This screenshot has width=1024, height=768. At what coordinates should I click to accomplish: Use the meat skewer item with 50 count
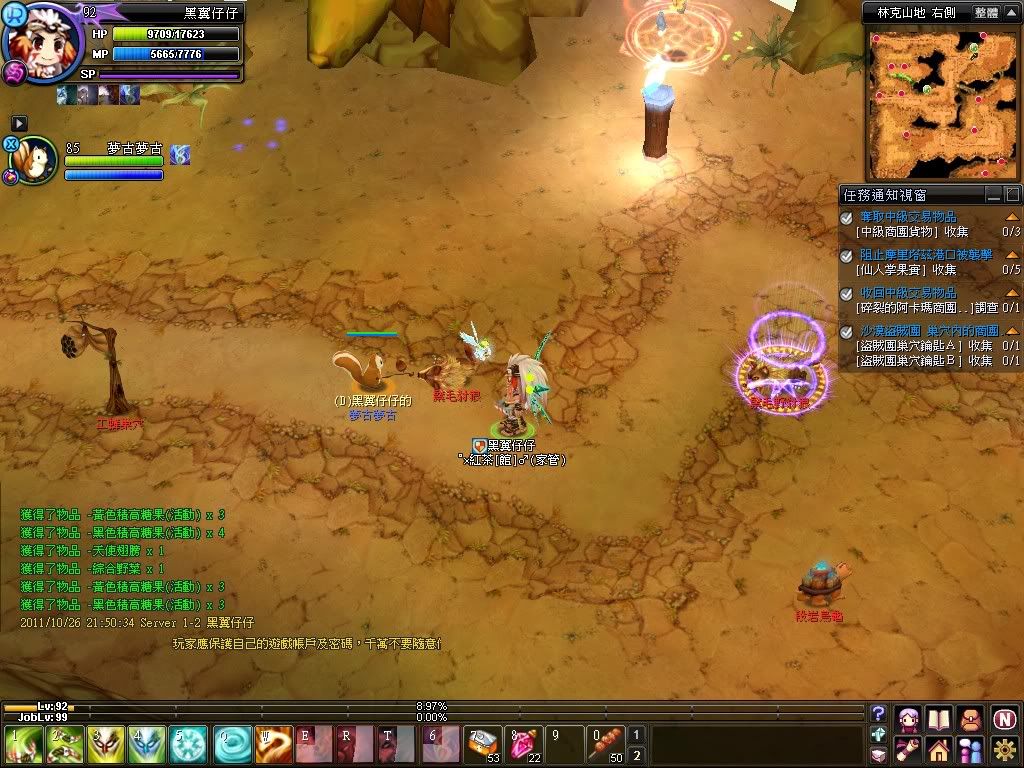click(604, 744)
